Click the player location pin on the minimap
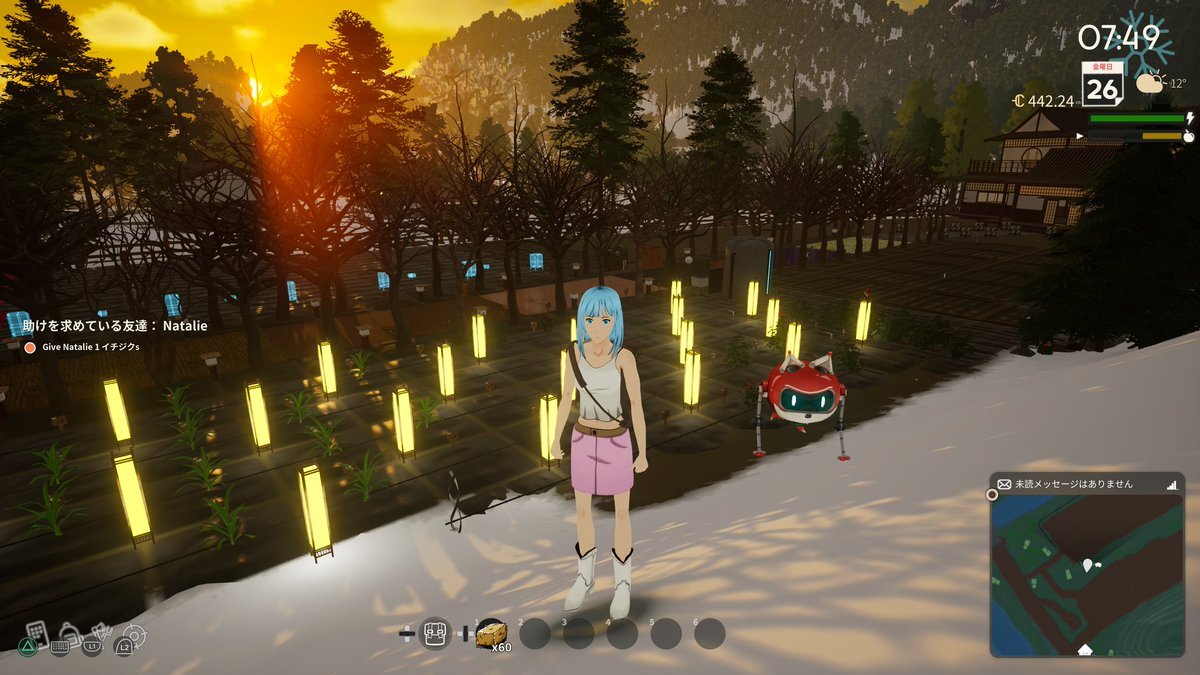The height and width of the screenshot is (675, 1200). [x=1086, y=567]
